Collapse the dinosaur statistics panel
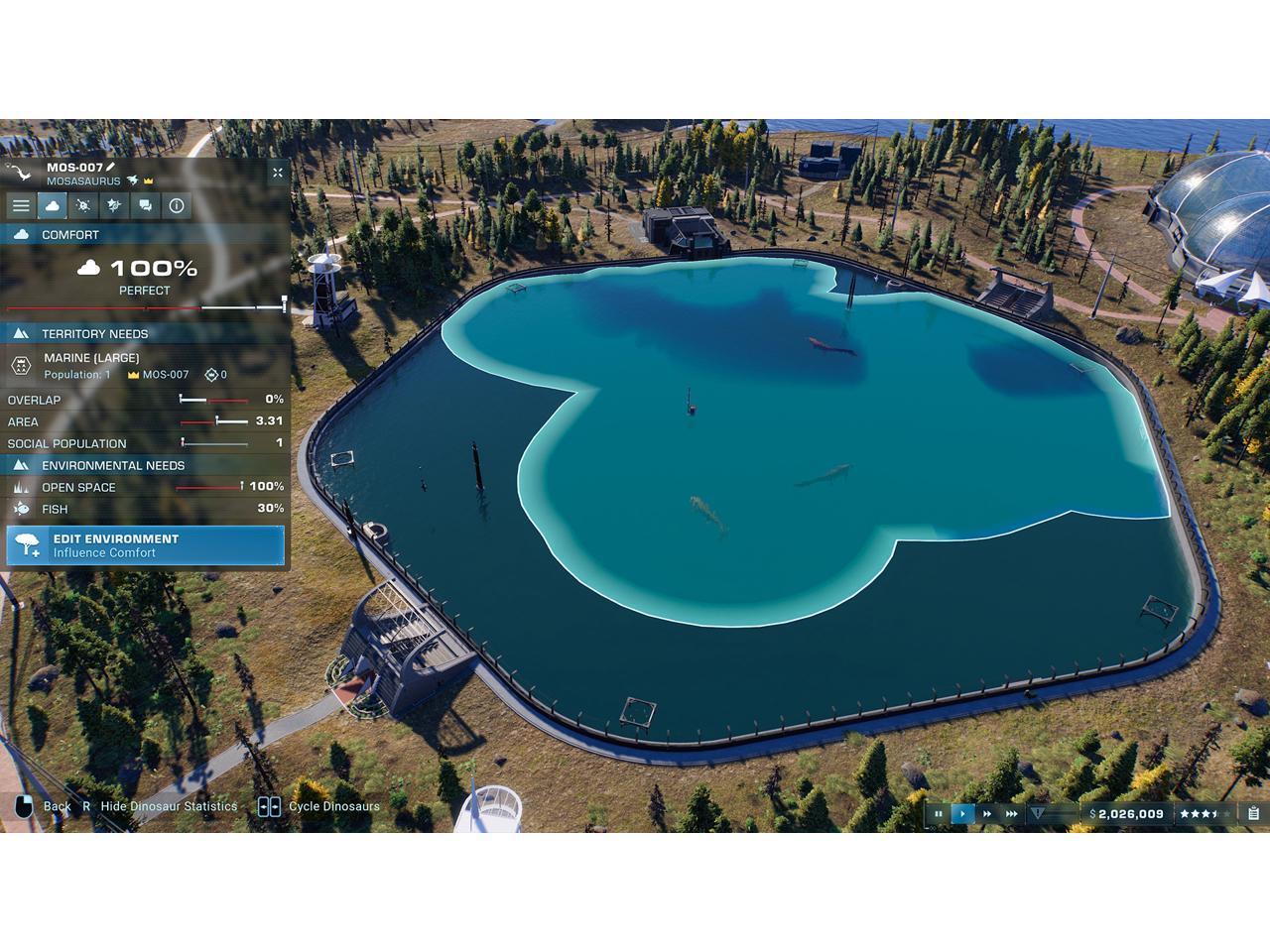Screen dimensions: 1270x952 click(x=278, y=173)
